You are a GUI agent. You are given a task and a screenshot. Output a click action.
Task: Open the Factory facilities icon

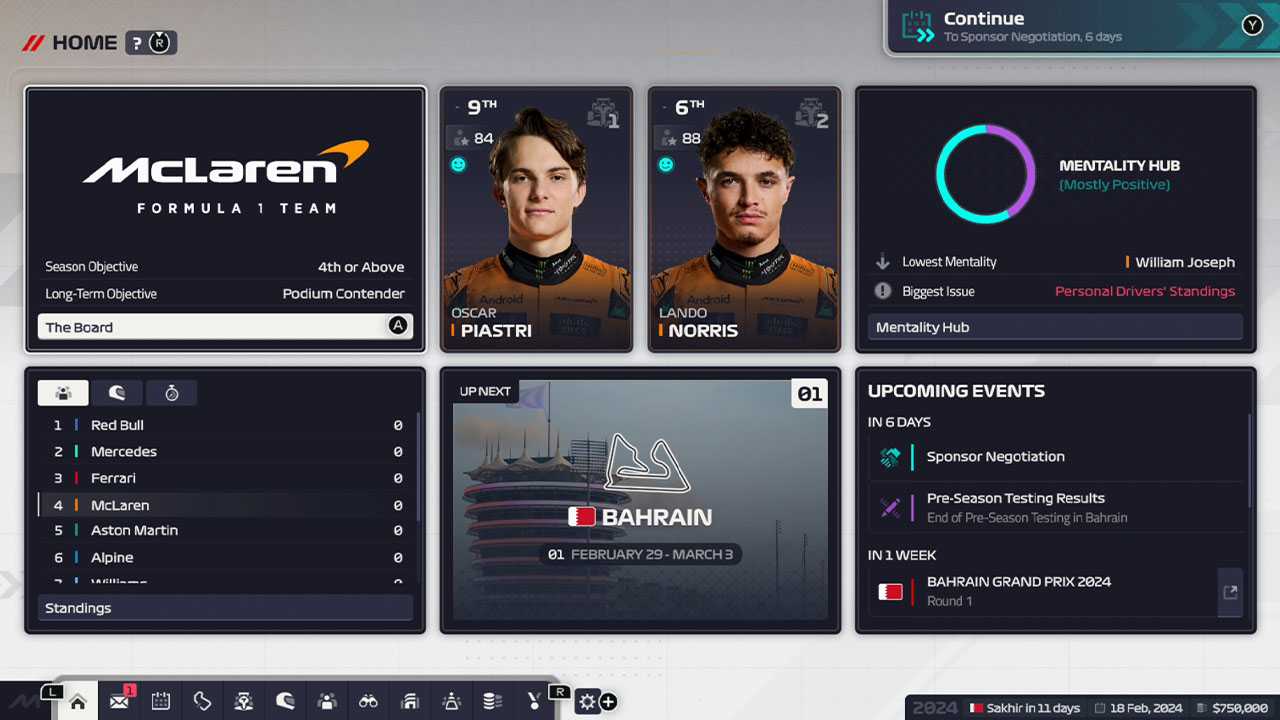click(x=409, y=701)
